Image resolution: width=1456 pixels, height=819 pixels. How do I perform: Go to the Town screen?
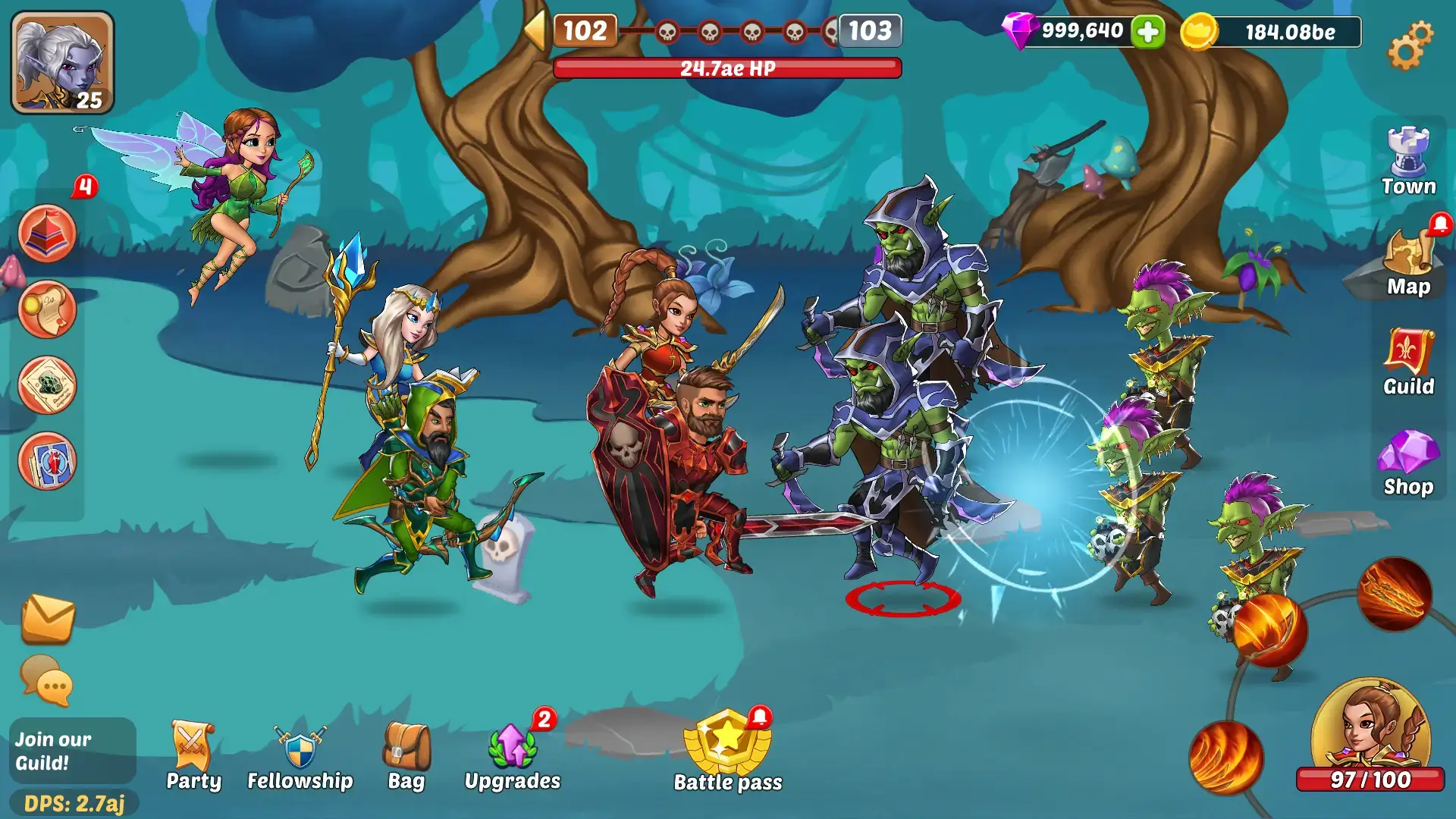(1408, 162)
